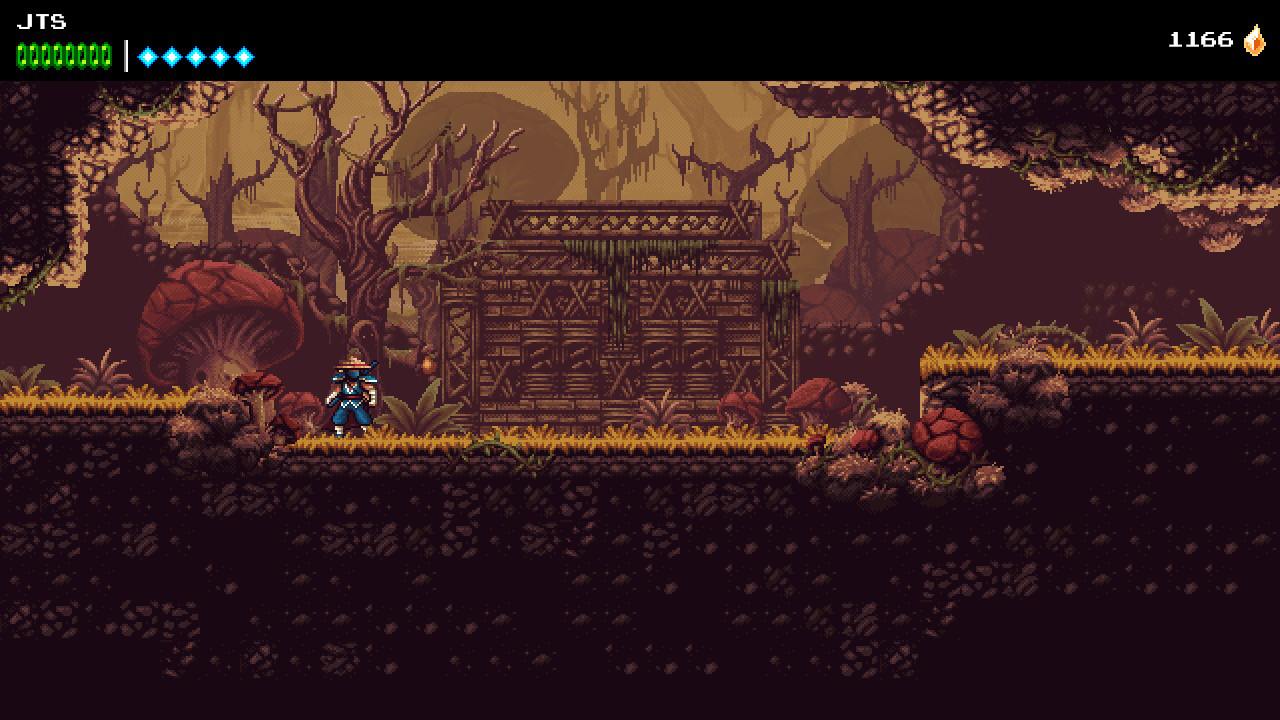Click the Time Shard flame icon in the HUD
This screenshot has height=720, width=1280.
tap(1253, 42)
